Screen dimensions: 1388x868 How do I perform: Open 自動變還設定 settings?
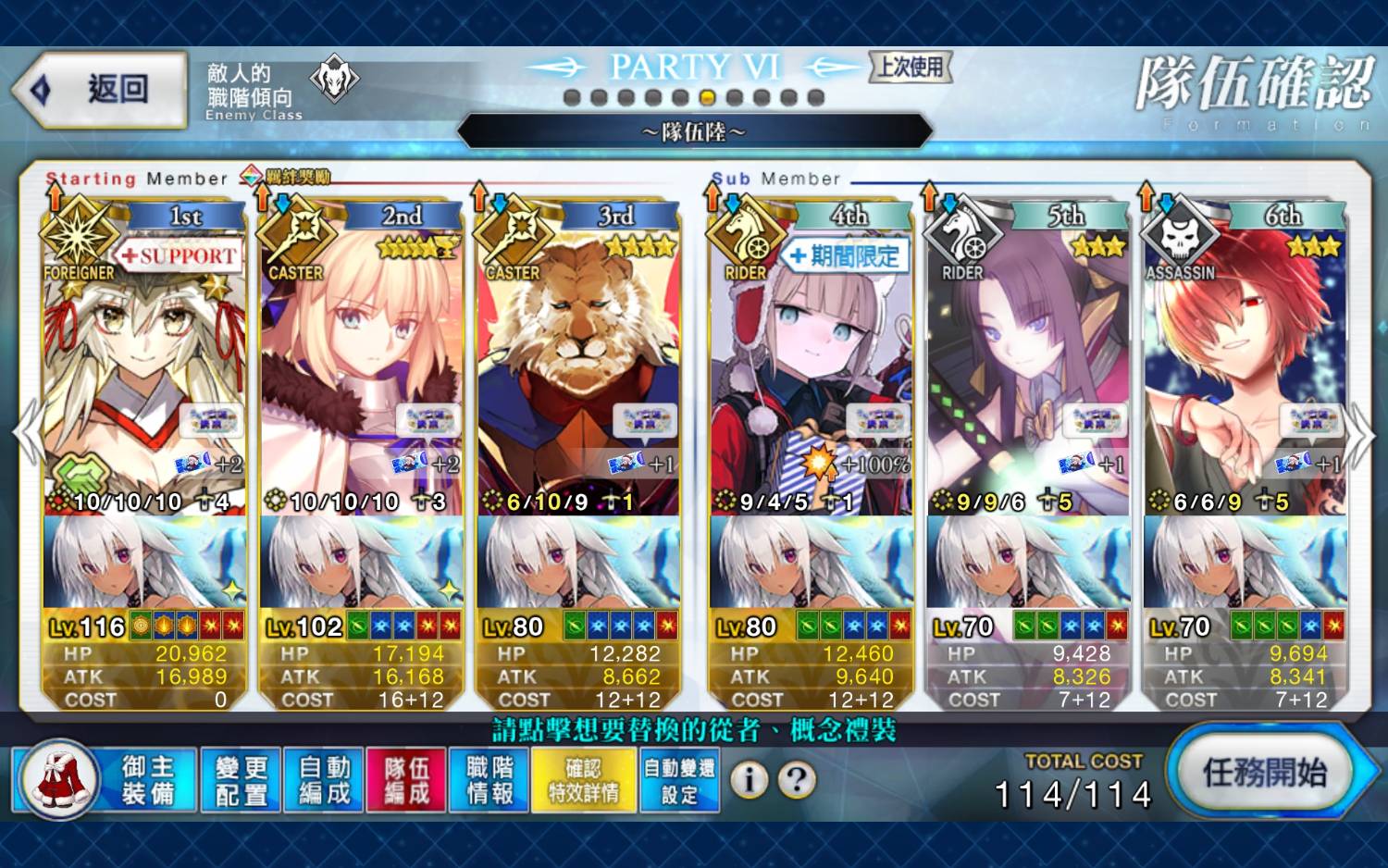(679, 780)
